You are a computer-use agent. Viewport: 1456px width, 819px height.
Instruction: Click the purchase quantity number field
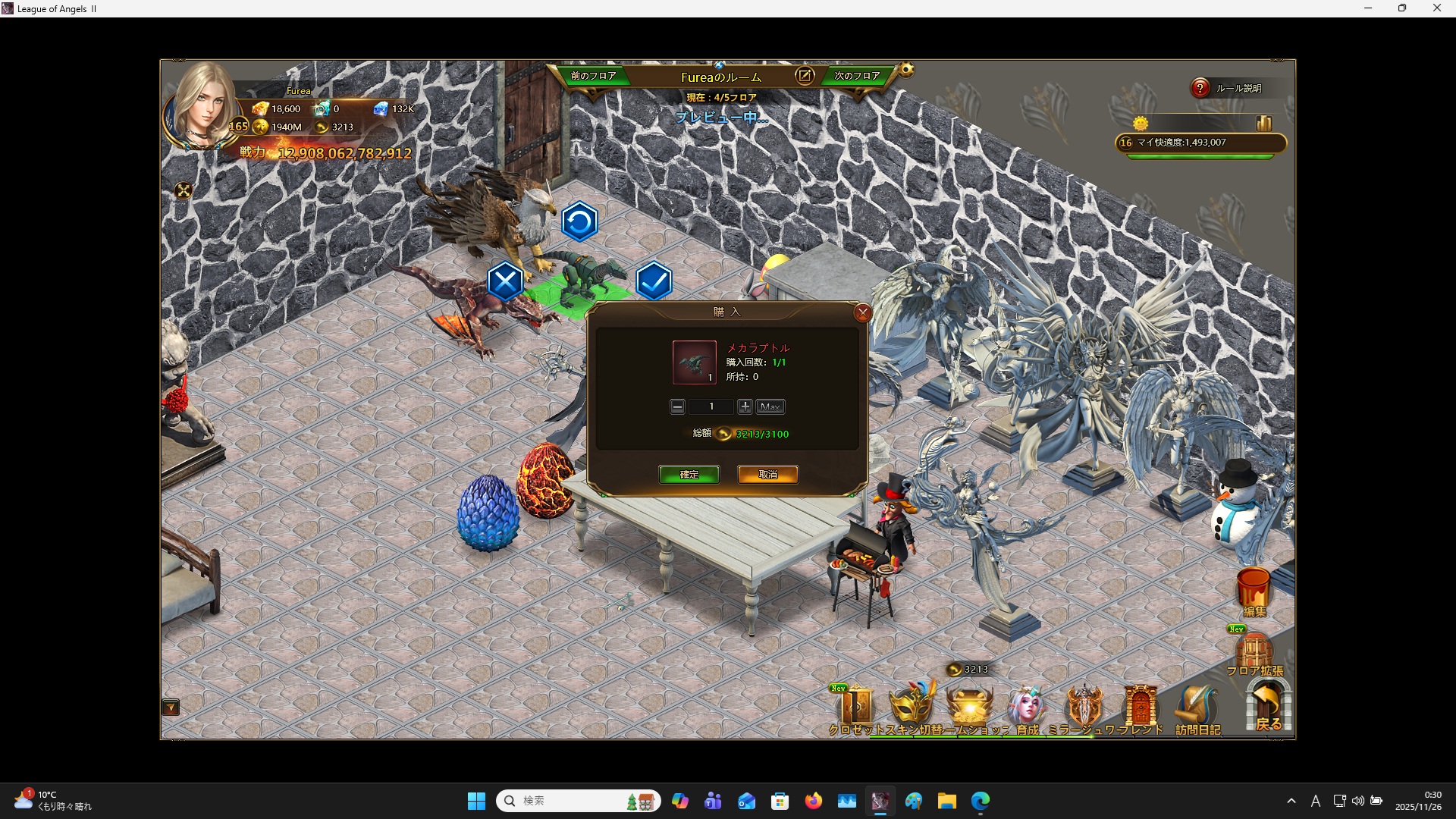711,407
